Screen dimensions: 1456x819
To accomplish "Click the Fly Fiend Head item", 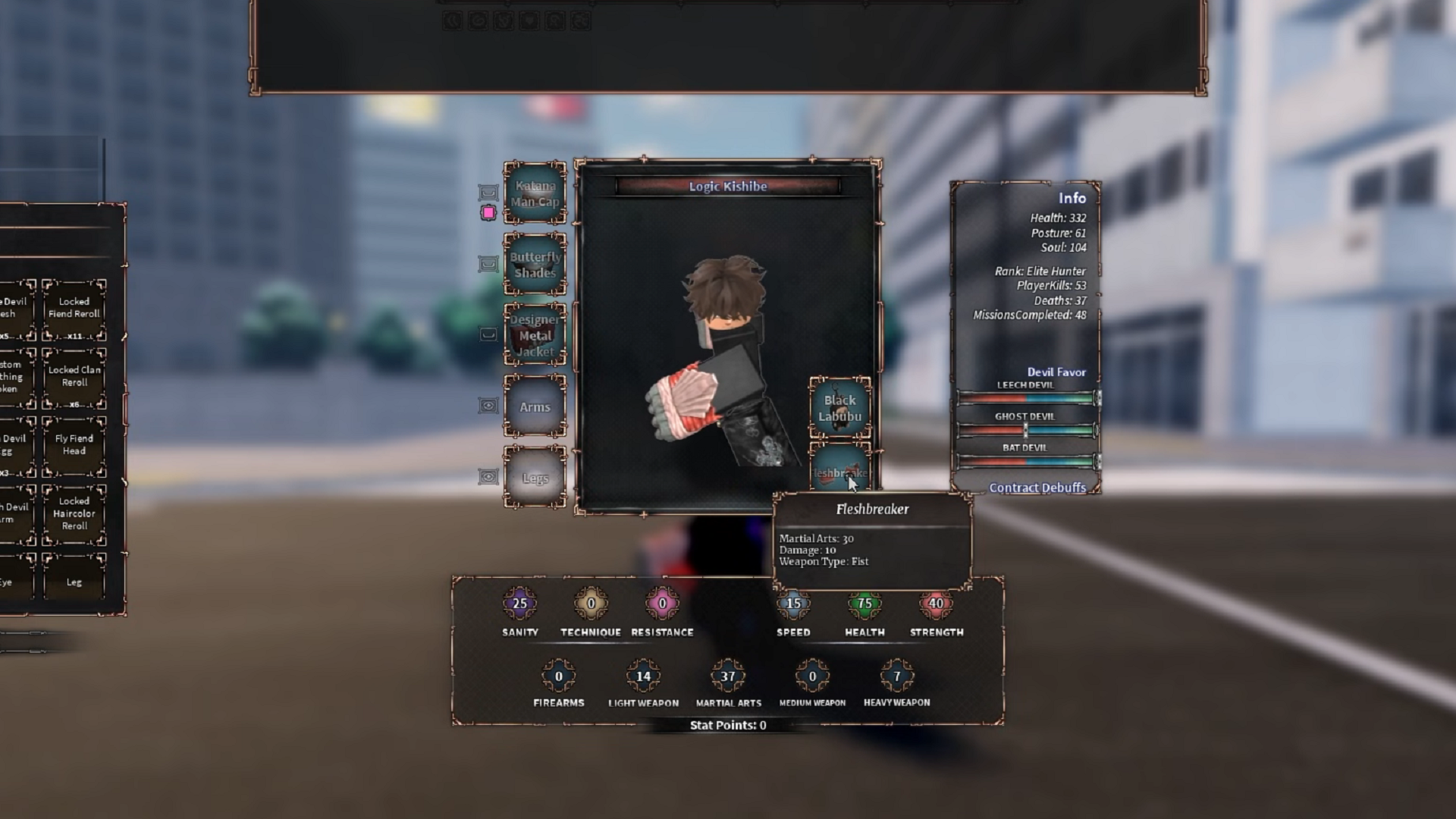I will pyautogui.click(x=74, y=444).
